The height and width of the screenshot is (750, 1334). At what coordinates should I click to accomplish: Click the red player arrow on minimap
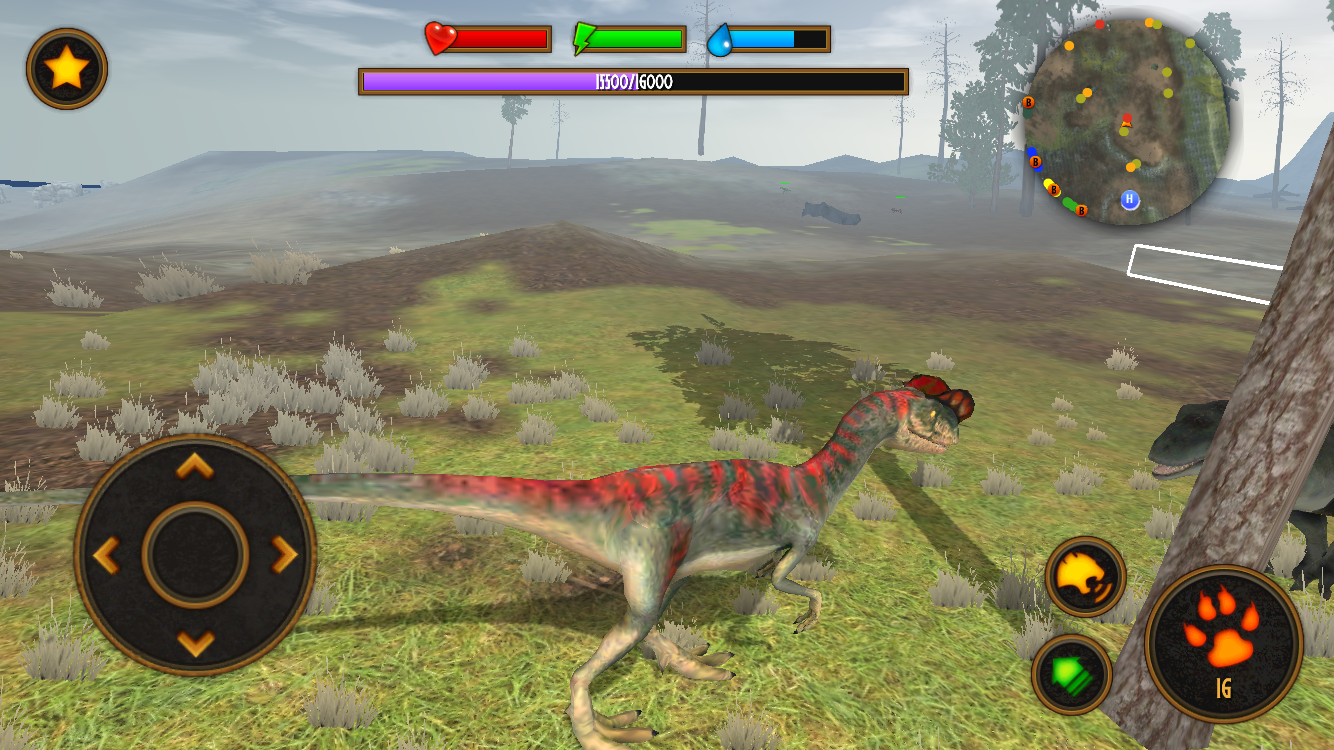(1125, 122)
